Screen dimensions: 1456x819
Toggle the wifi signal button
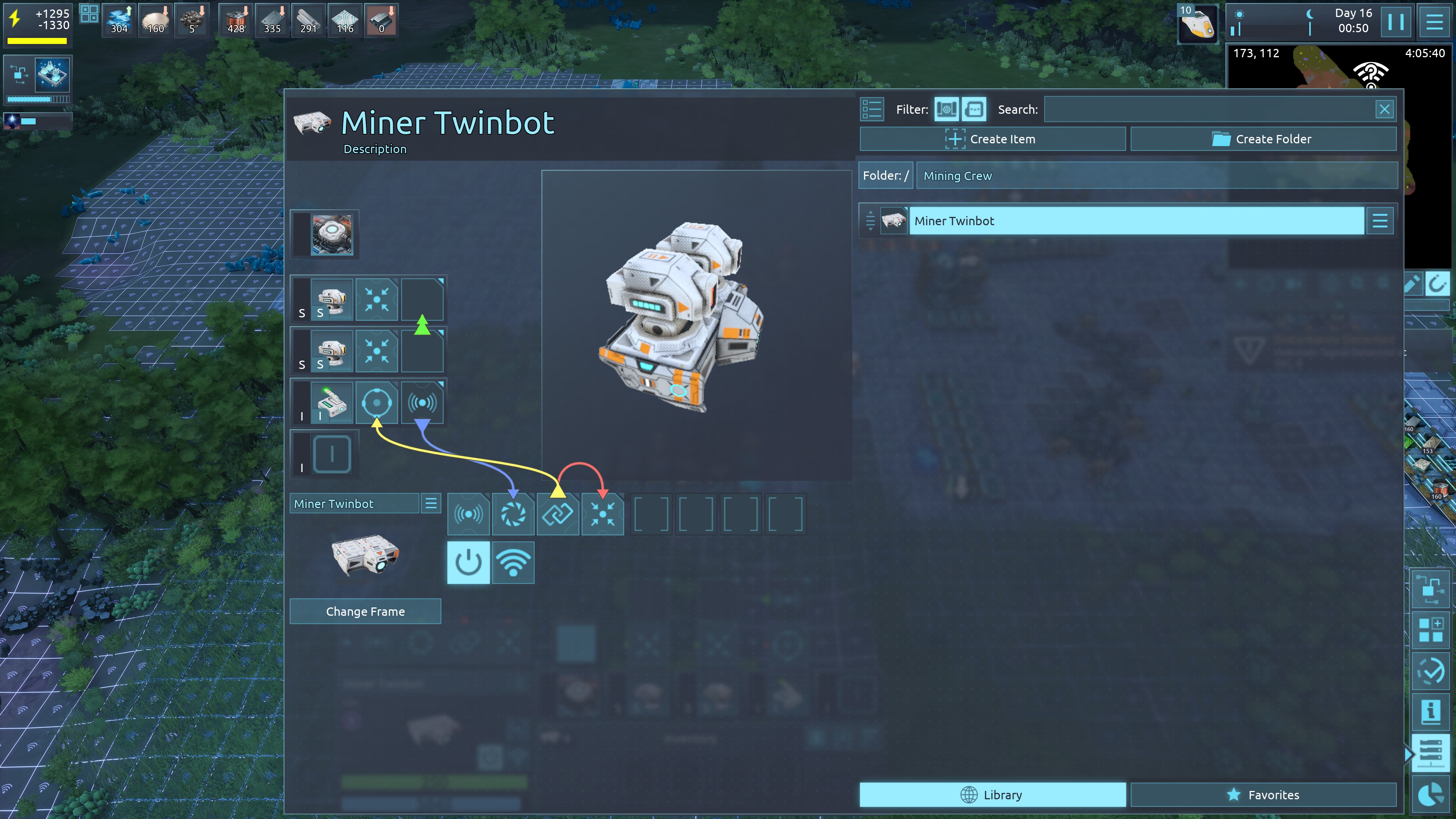tap(513, 563)
